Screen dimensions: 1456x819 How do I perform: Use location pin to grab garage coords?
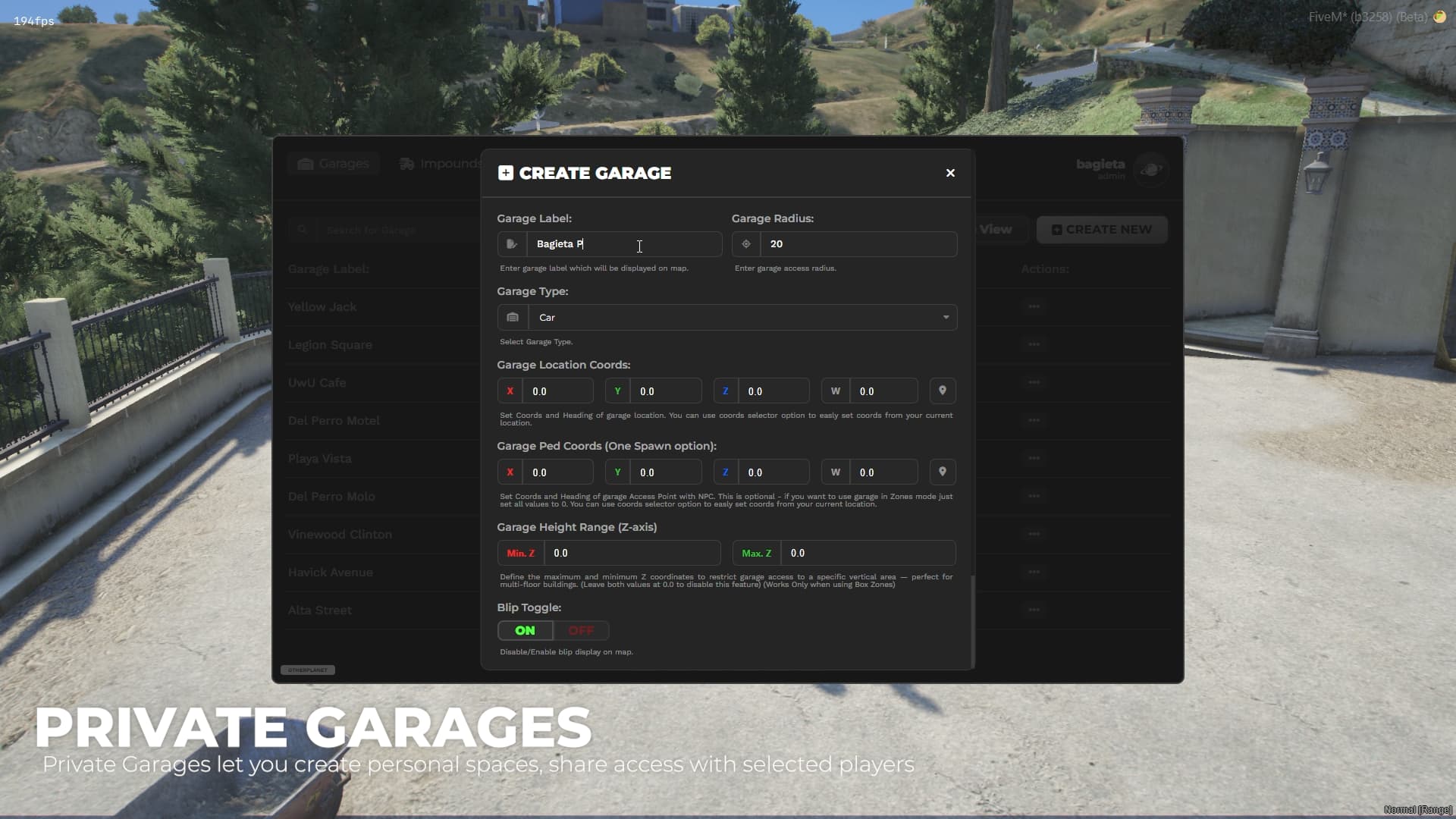coord(942,390)
